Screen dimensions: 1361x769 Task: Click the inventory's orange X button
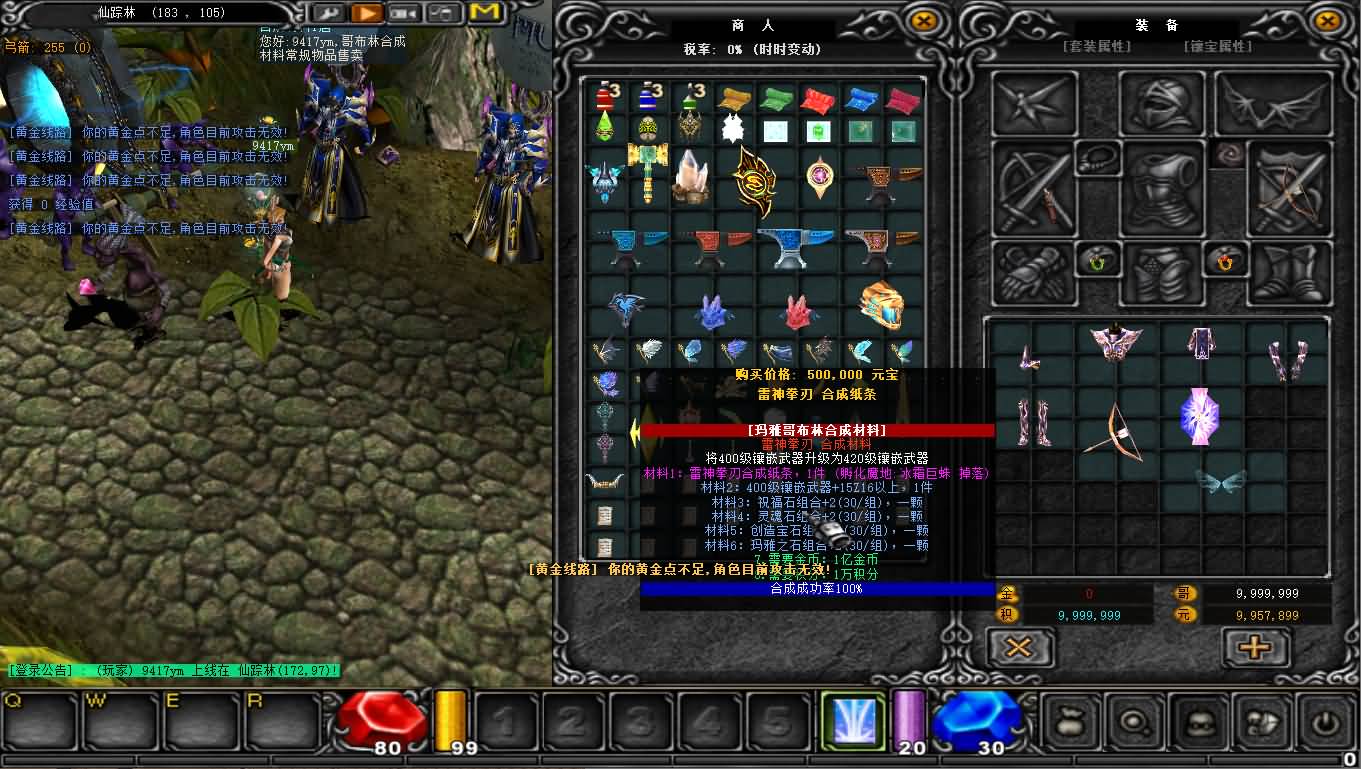(x=1019, y=647)
